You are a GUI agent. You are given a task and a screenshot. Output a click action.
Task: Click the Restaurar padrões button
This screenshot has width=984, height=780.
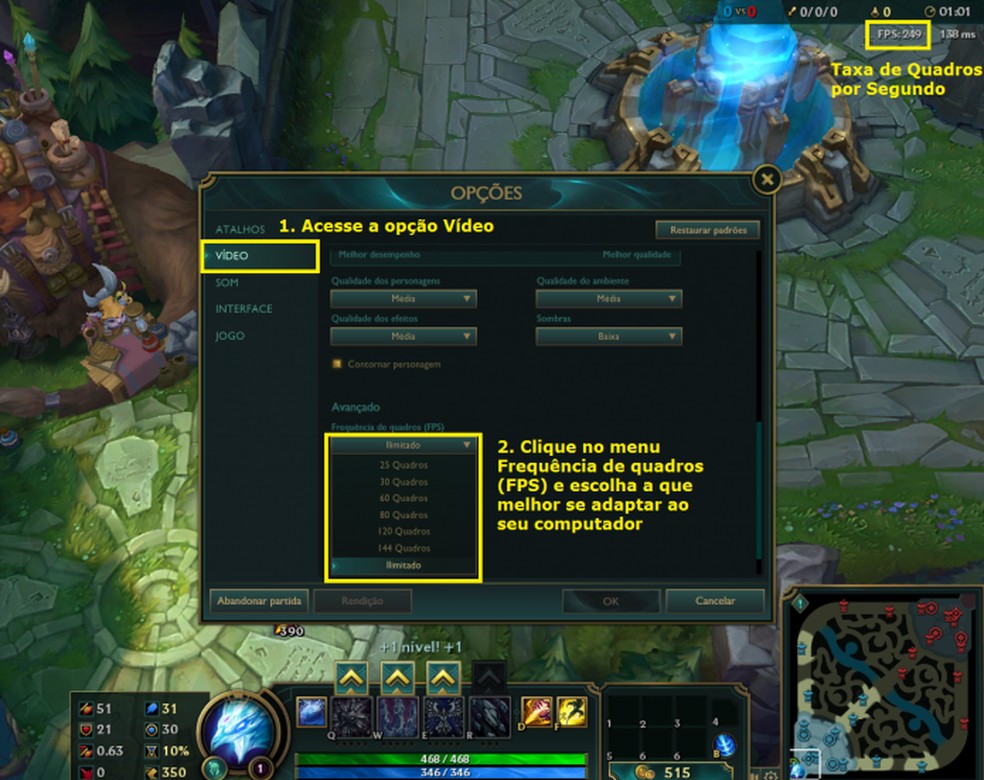[x=708, y=230]
